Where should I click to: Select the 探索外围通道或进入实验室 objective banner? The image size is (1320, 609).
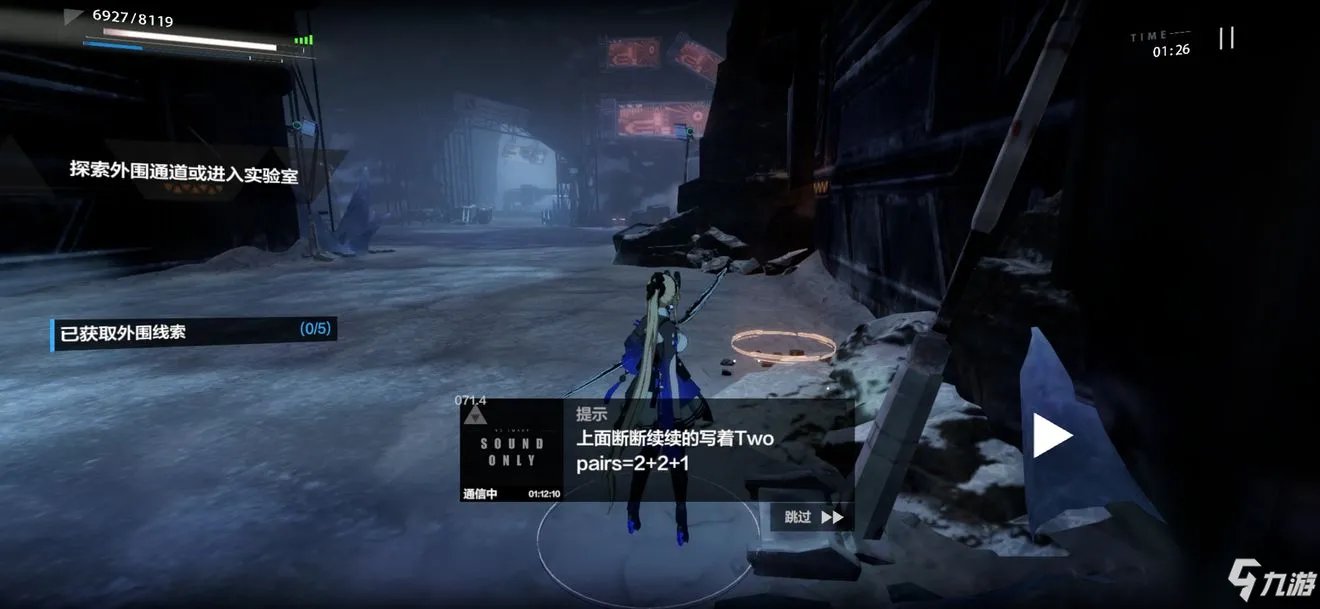point(184,170)
